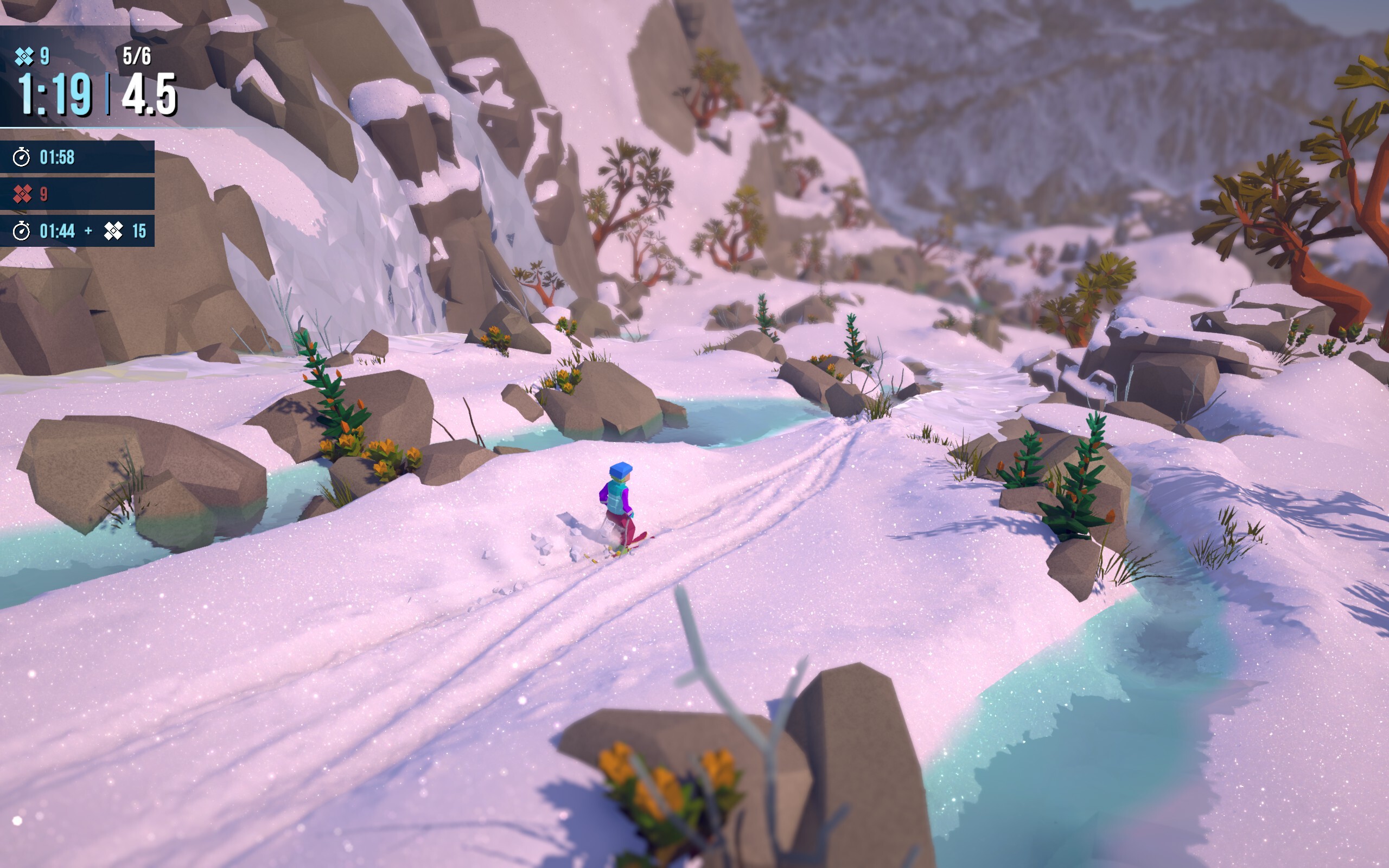Toggle the combined 01:44 + 15 objective row
Viewport: 1389px width, 868px height.
coord(78,231)
